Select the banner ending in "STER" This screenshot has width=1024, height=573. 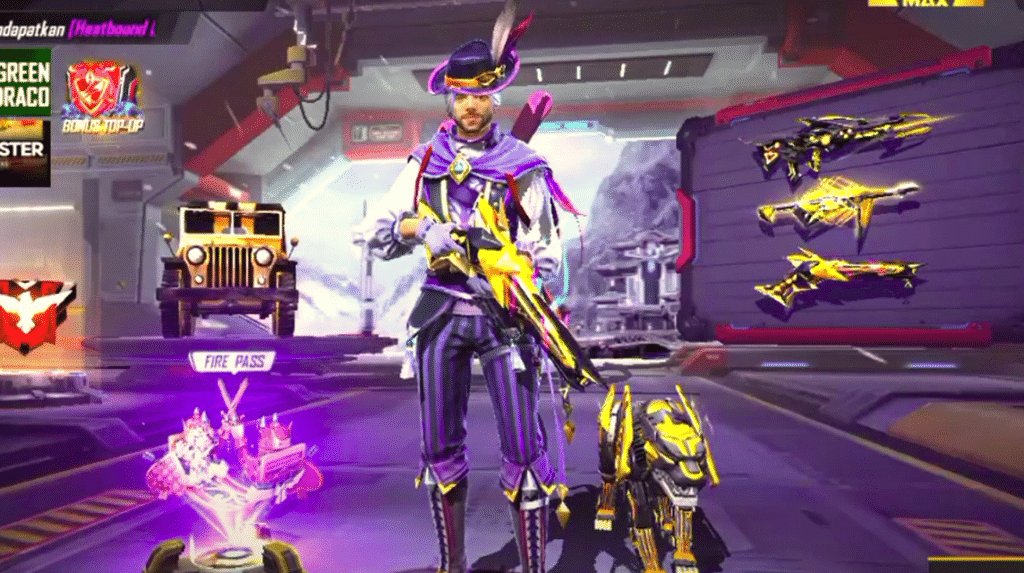(x=24, y=150)
